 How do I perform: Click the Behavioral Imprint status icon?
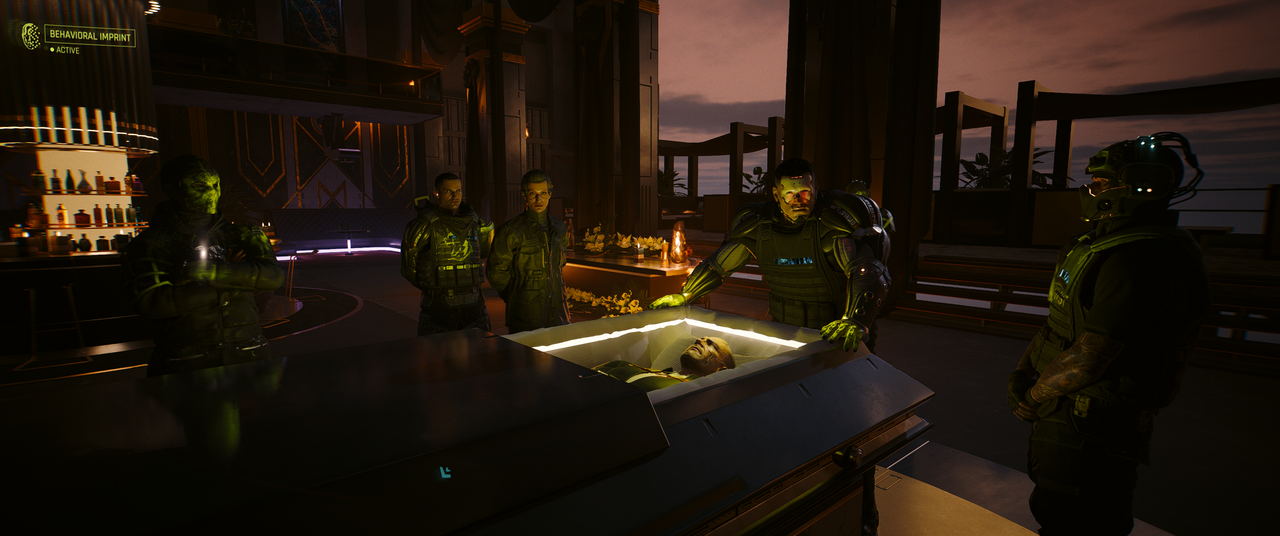point(31,36)
